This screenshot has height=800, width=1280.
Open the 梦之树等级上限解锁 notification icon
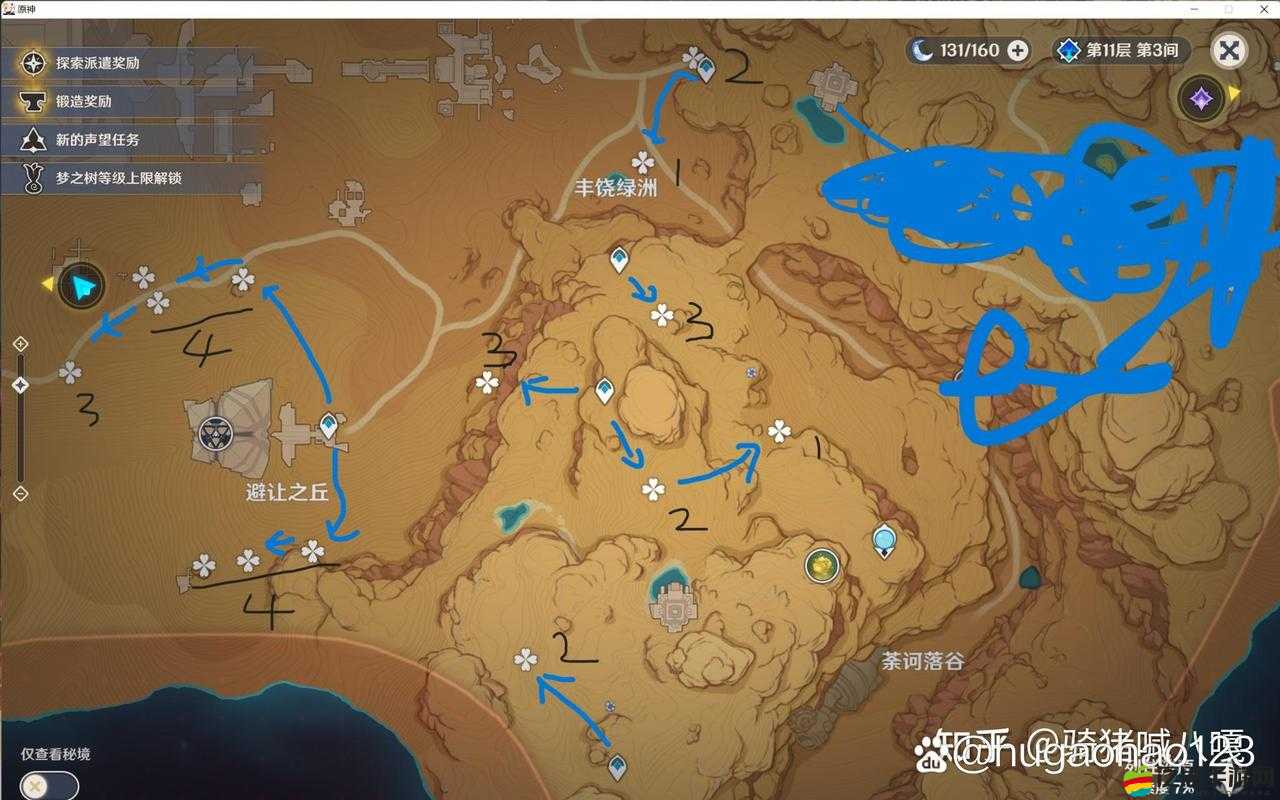35,178
